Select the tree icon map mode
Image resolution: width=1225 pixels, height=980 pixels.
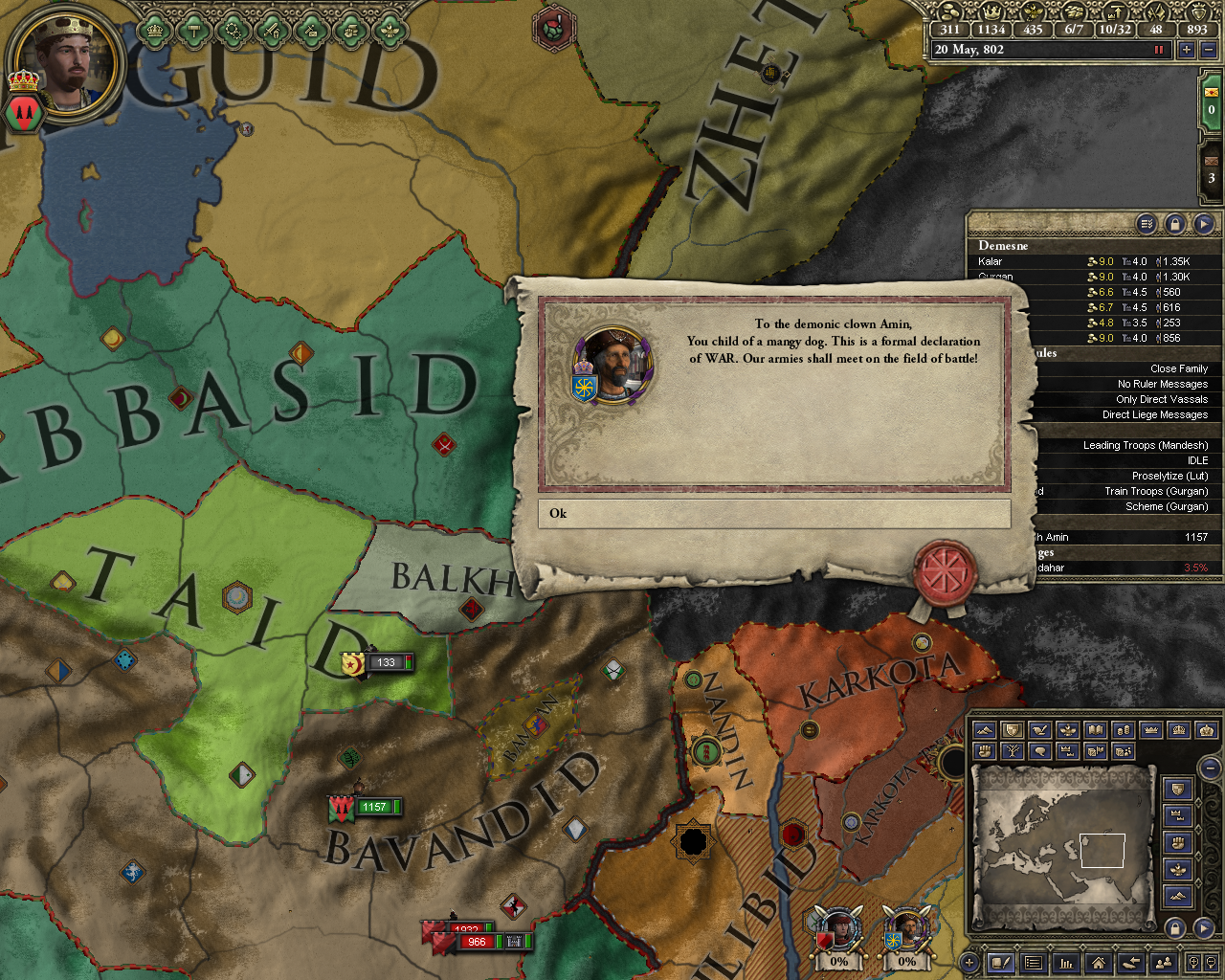pyautogui.click(x=1011, y=751)
